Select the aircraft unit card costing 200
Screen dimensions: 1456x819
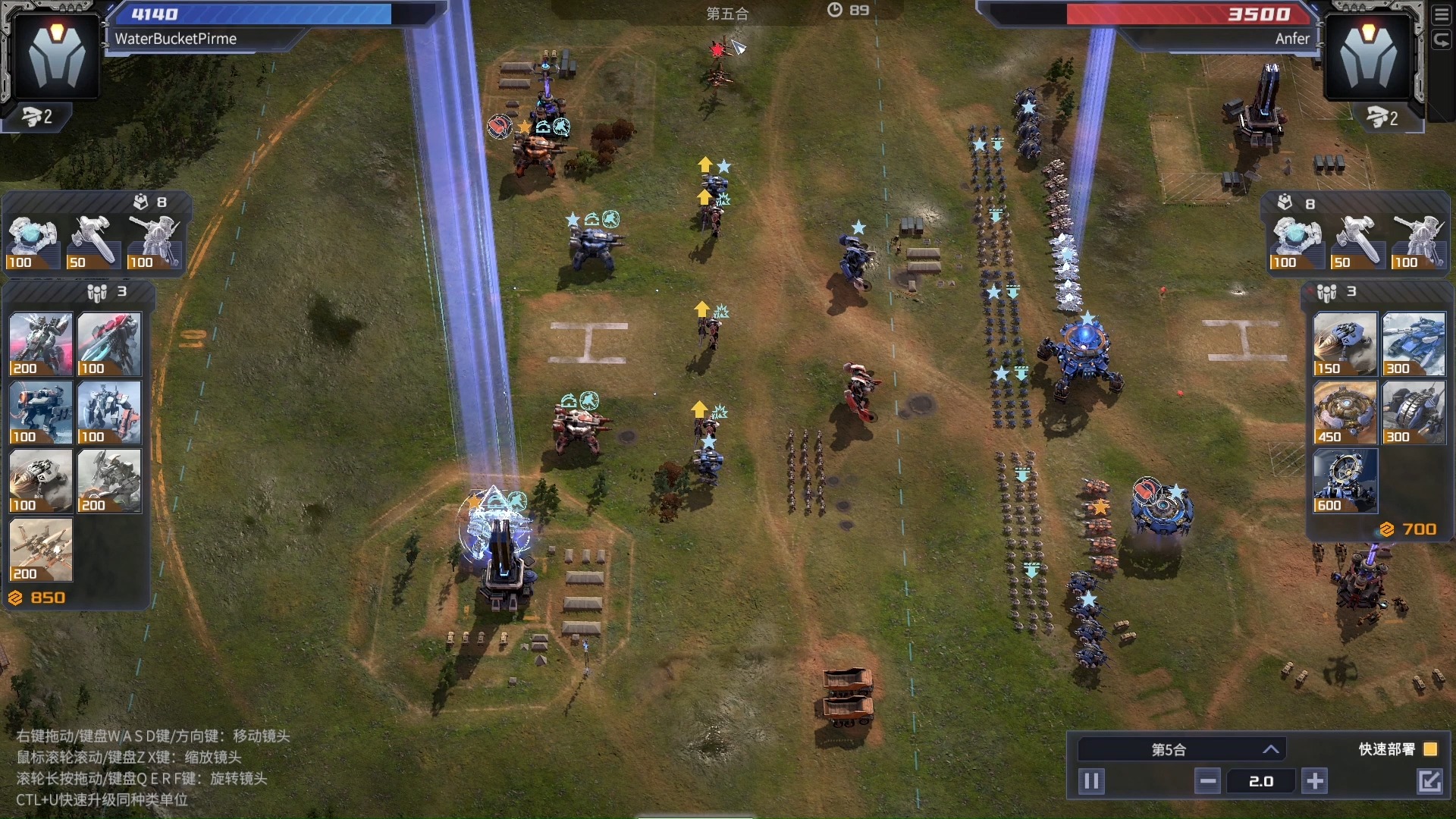click(x=41, y=550)
